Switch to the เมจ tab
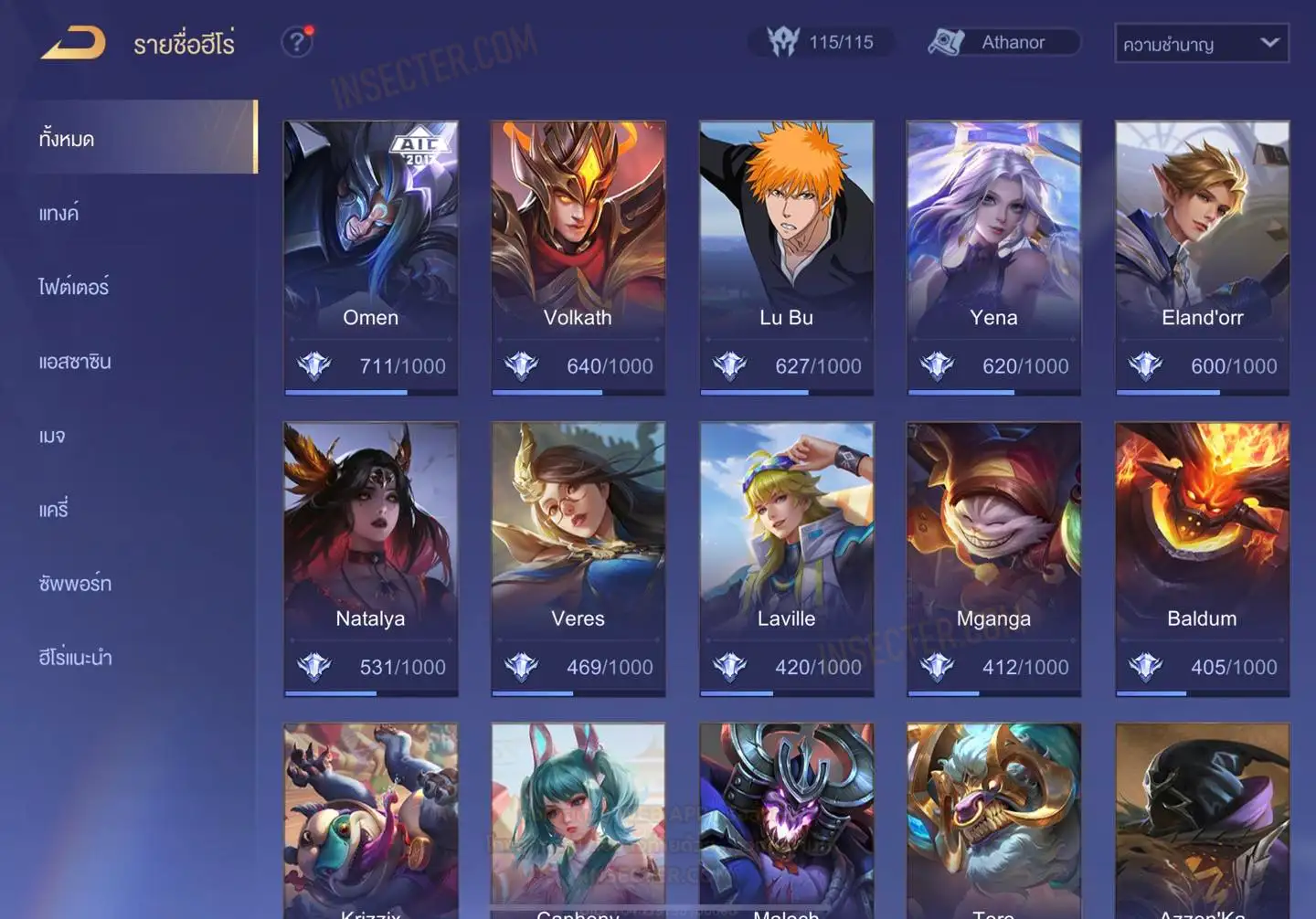The height and width of the screenshot is (919, 1316). tap(52, 436)
